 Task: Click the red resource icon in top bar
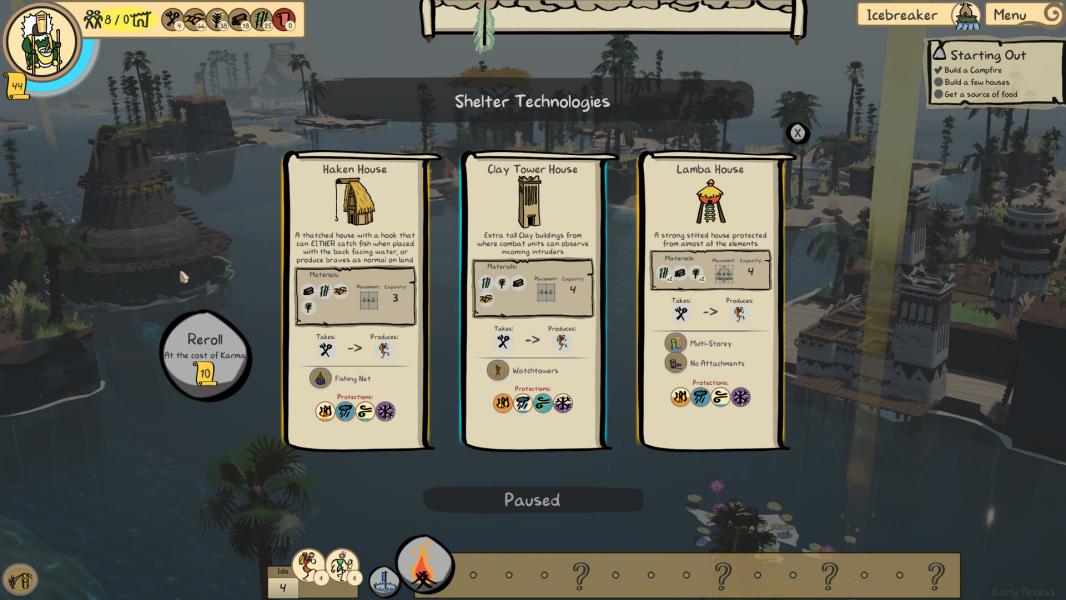[x=284, y=18]
